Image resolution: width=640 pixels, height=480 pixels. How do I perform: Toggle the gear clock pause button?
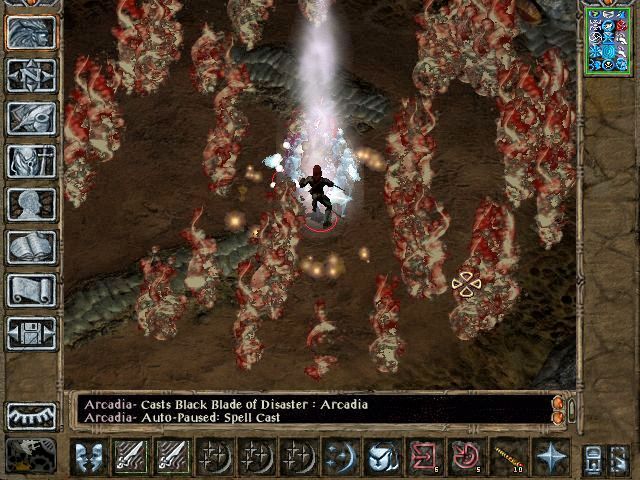tap(31, 456)
